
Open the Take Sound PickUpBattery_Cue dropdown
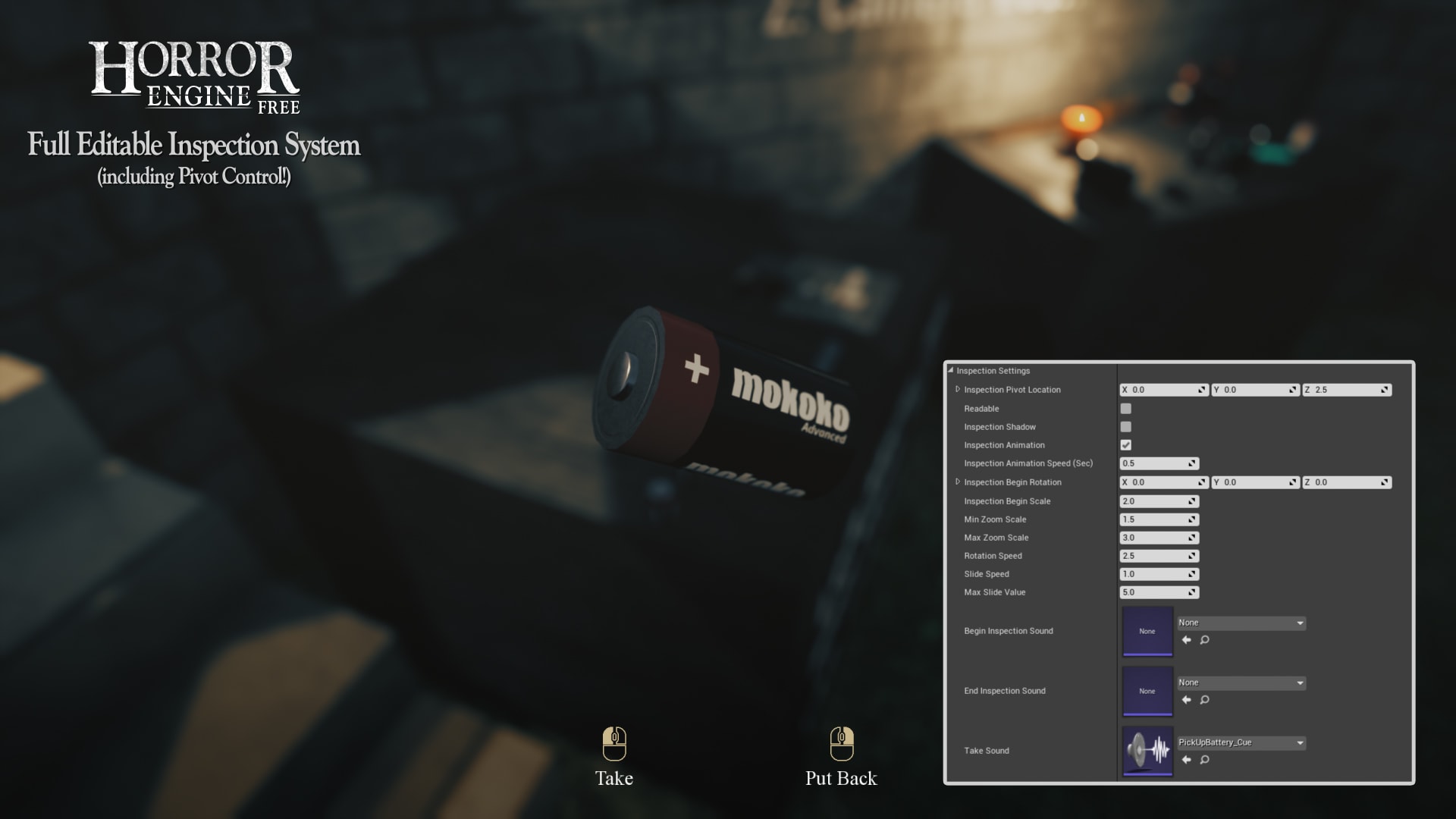tap(1241, 742)
